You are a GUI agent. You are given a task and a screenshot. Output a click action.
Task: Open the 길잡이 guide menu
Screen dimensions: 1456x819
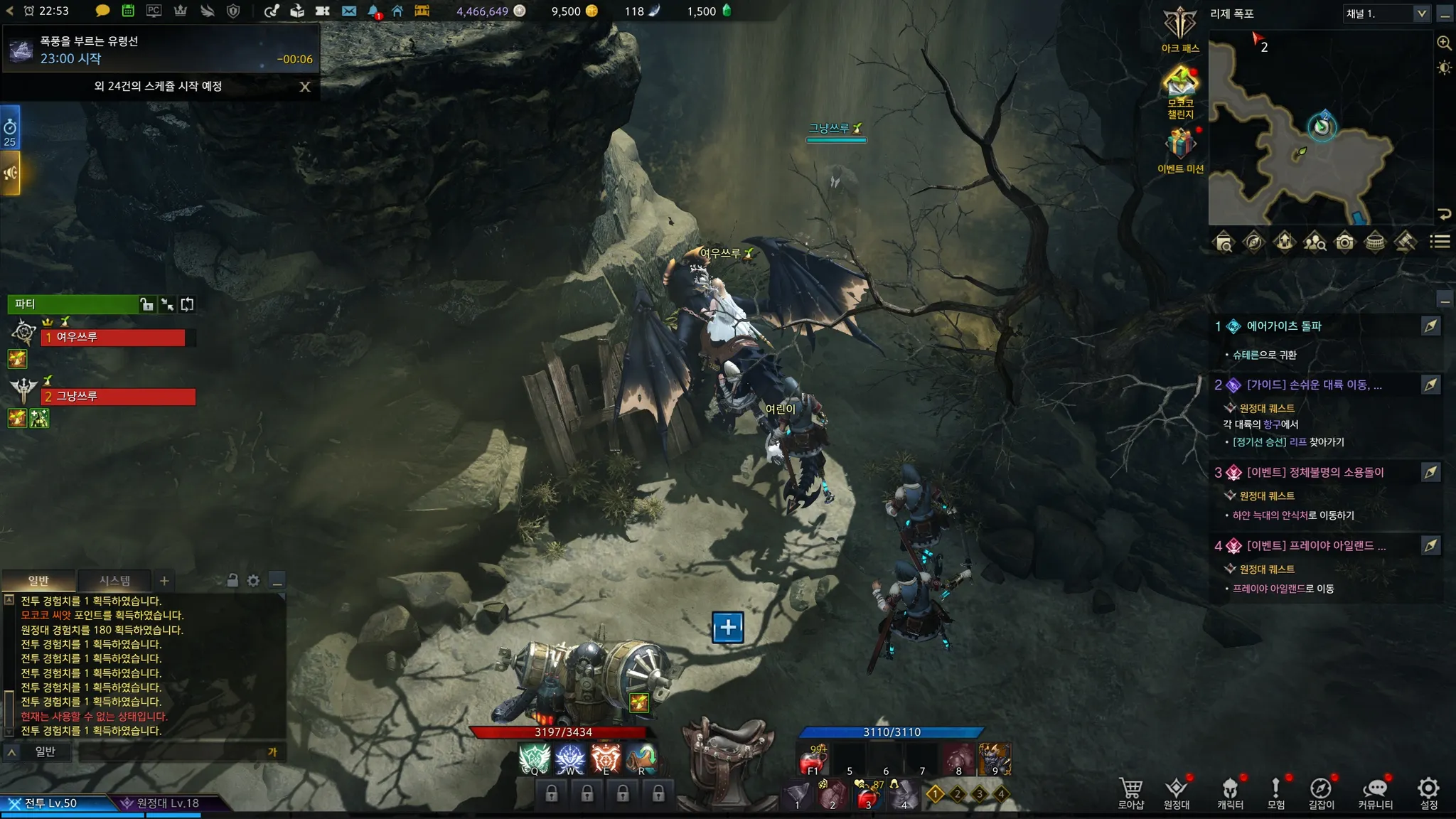point(1321,793)
